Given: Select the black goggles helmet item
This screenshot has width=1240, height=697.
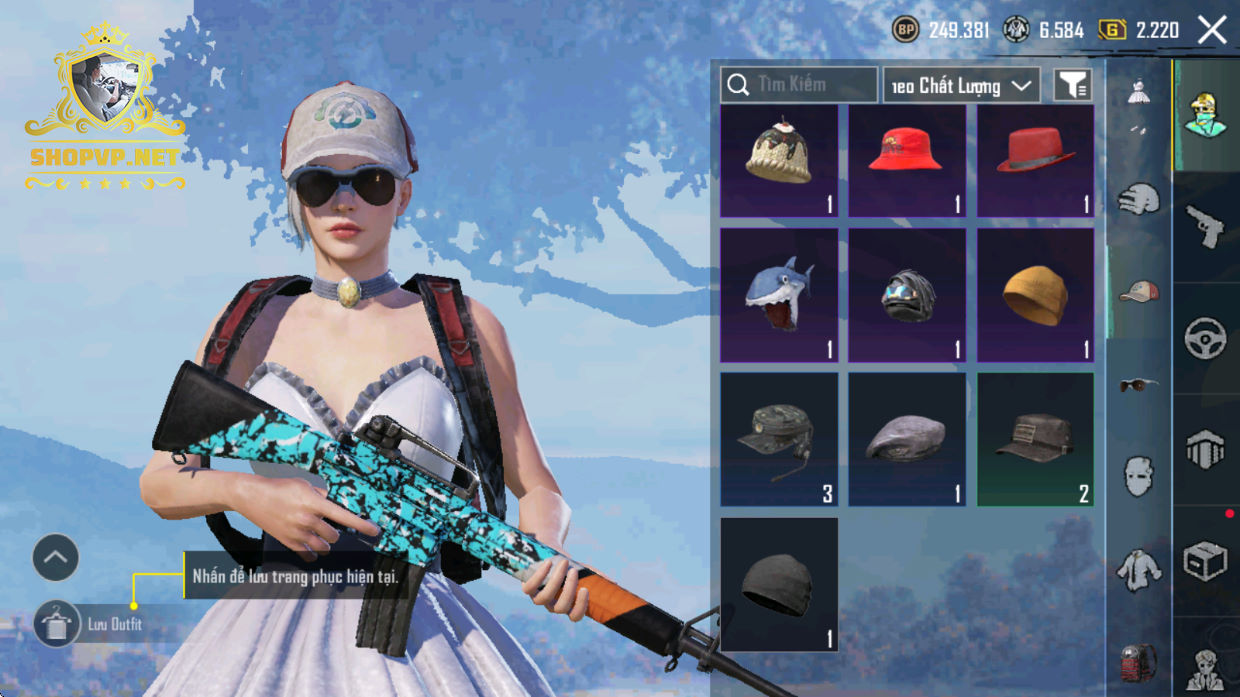Looking at the screenshot, I should (907, 295).
